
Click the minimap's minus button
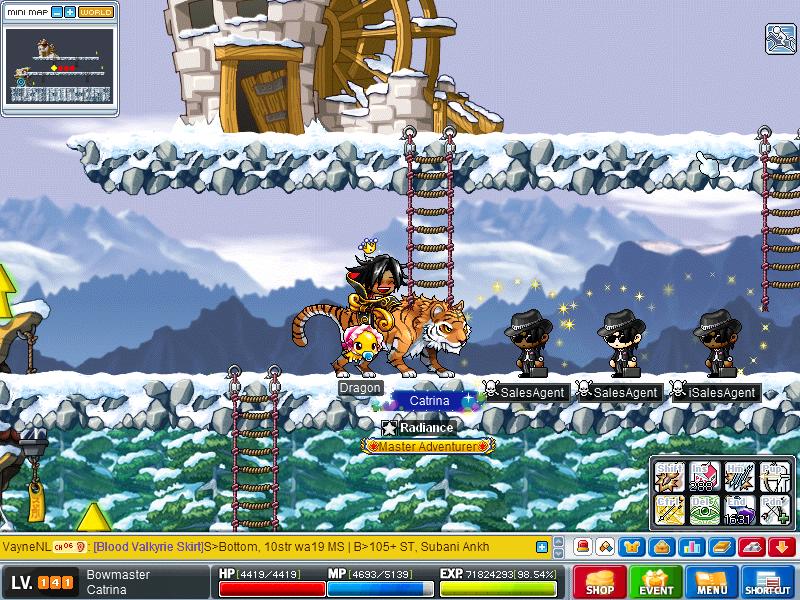click(56, 12)
